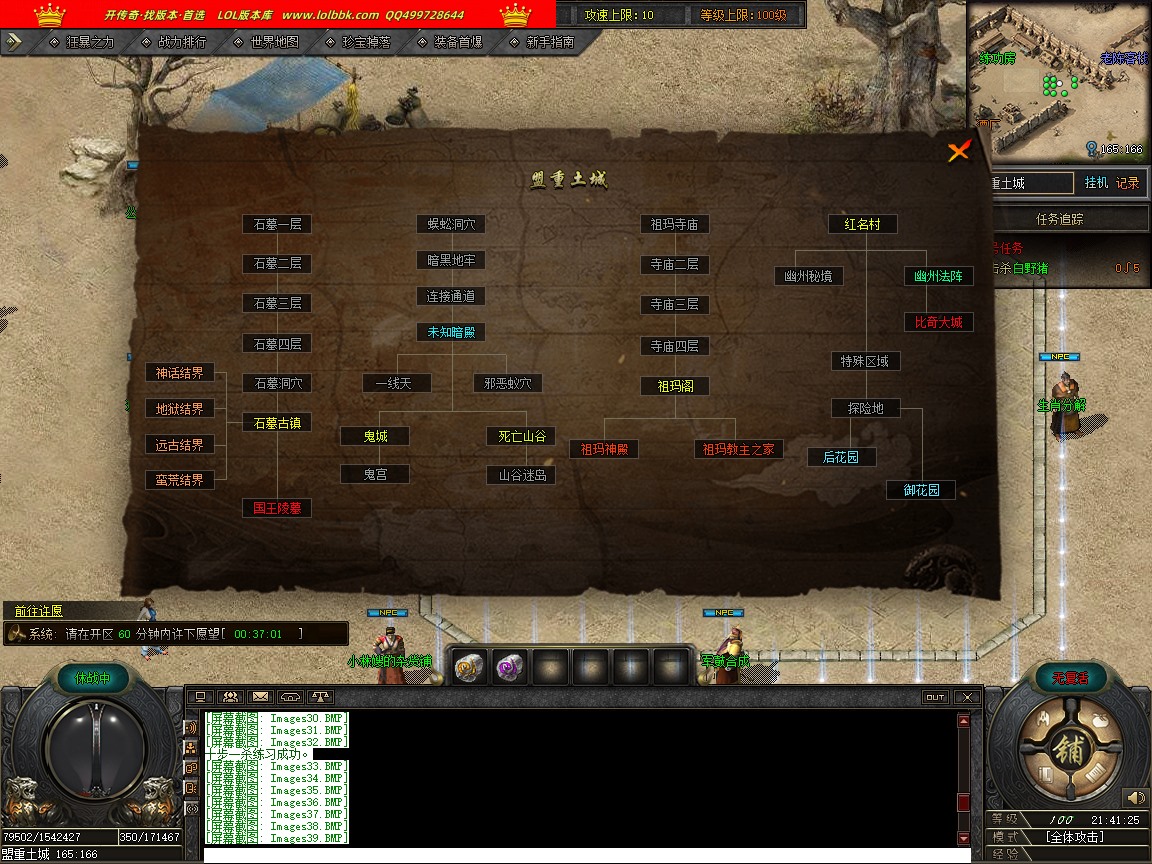Teleport to 石墓一层
Screen dimensions: 1152x864
tap(277, 224)
